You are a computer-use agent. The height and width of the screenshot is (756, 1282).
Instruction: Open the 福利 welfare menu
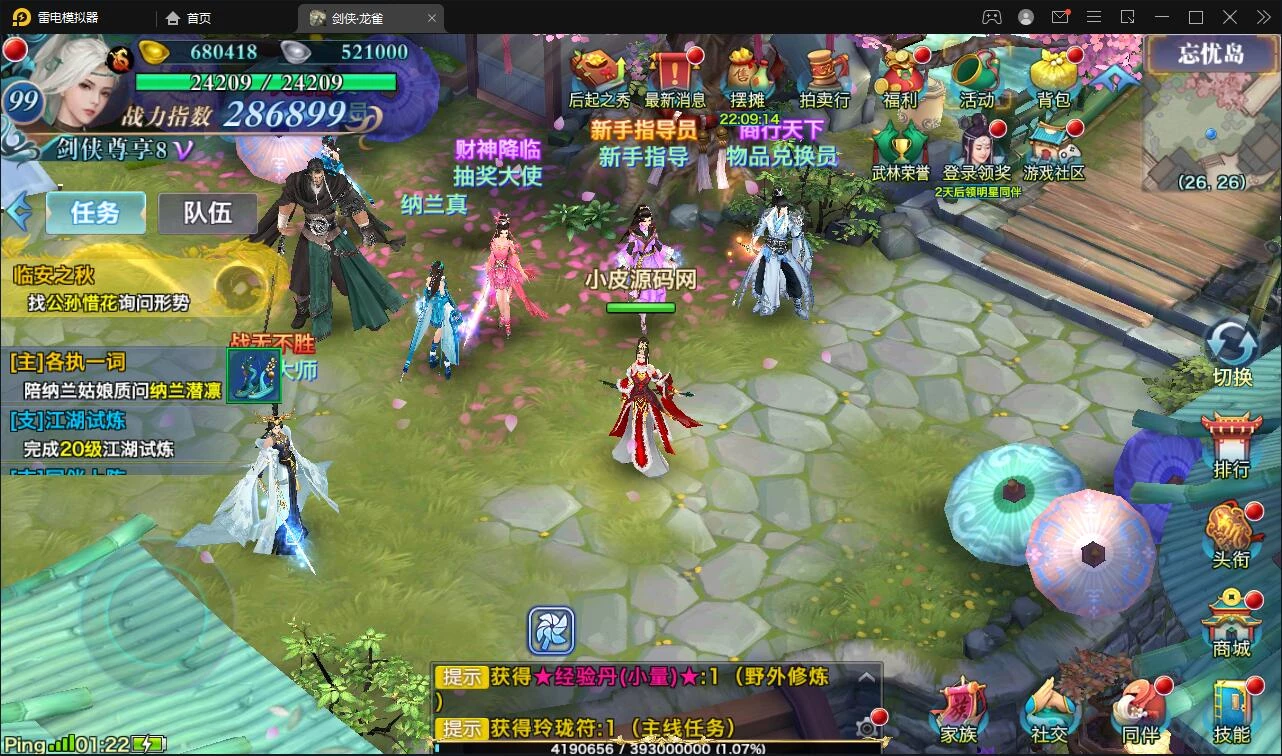(900, 75)
